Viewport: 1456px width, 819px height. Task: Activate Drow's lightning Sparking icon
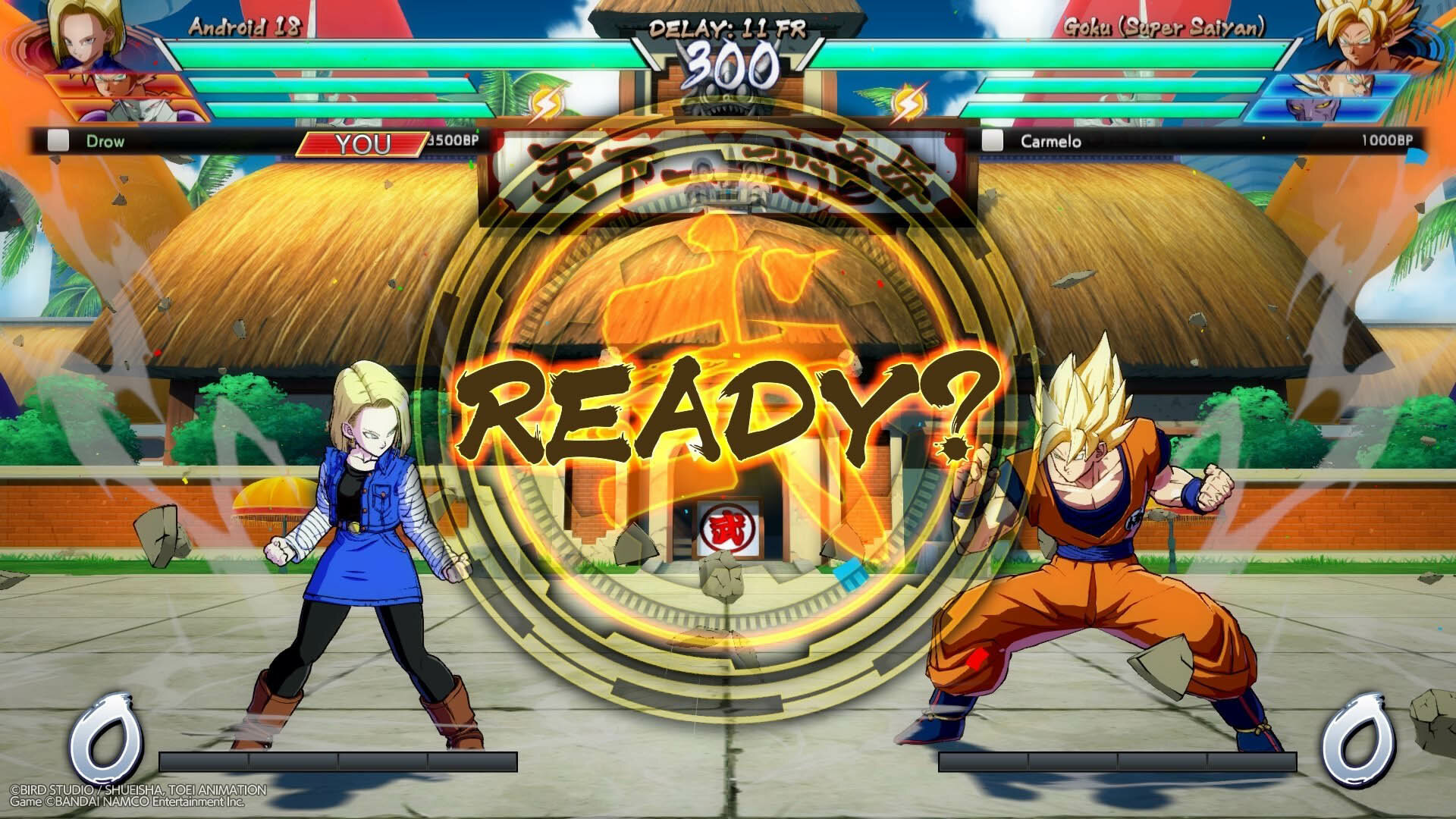tap(544, 105)
